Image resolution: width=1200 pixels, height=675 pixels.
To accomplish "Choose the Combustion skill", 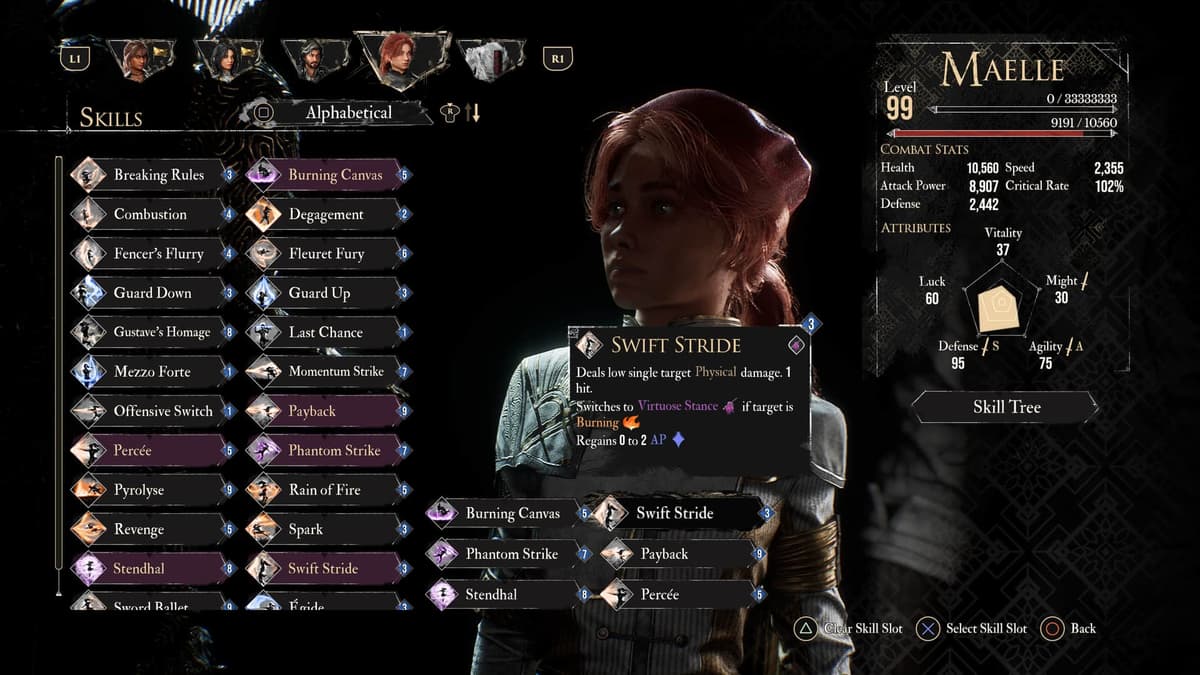I will pos(150,214).
